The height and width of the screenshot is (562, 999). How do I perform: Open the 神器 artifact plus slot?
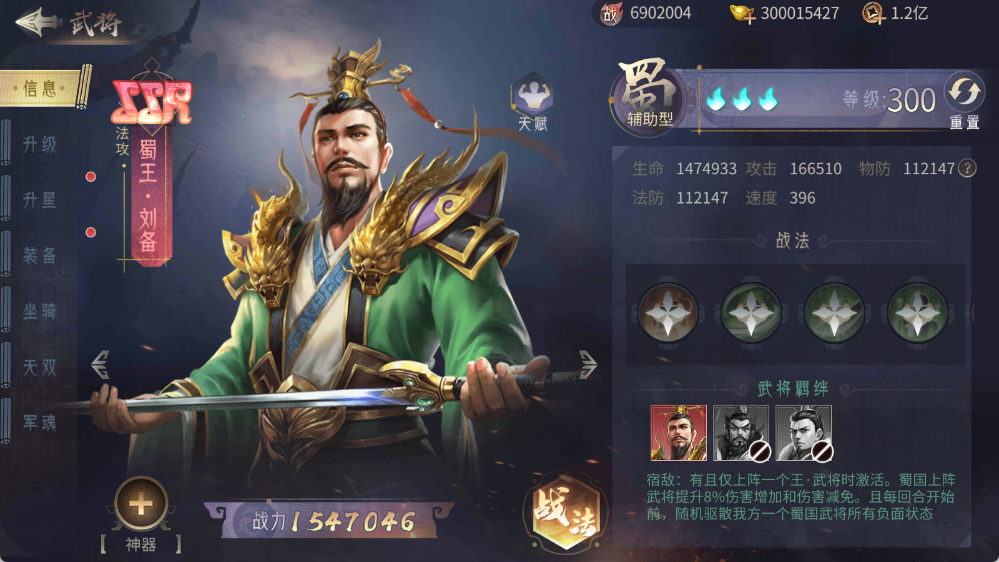141,504
